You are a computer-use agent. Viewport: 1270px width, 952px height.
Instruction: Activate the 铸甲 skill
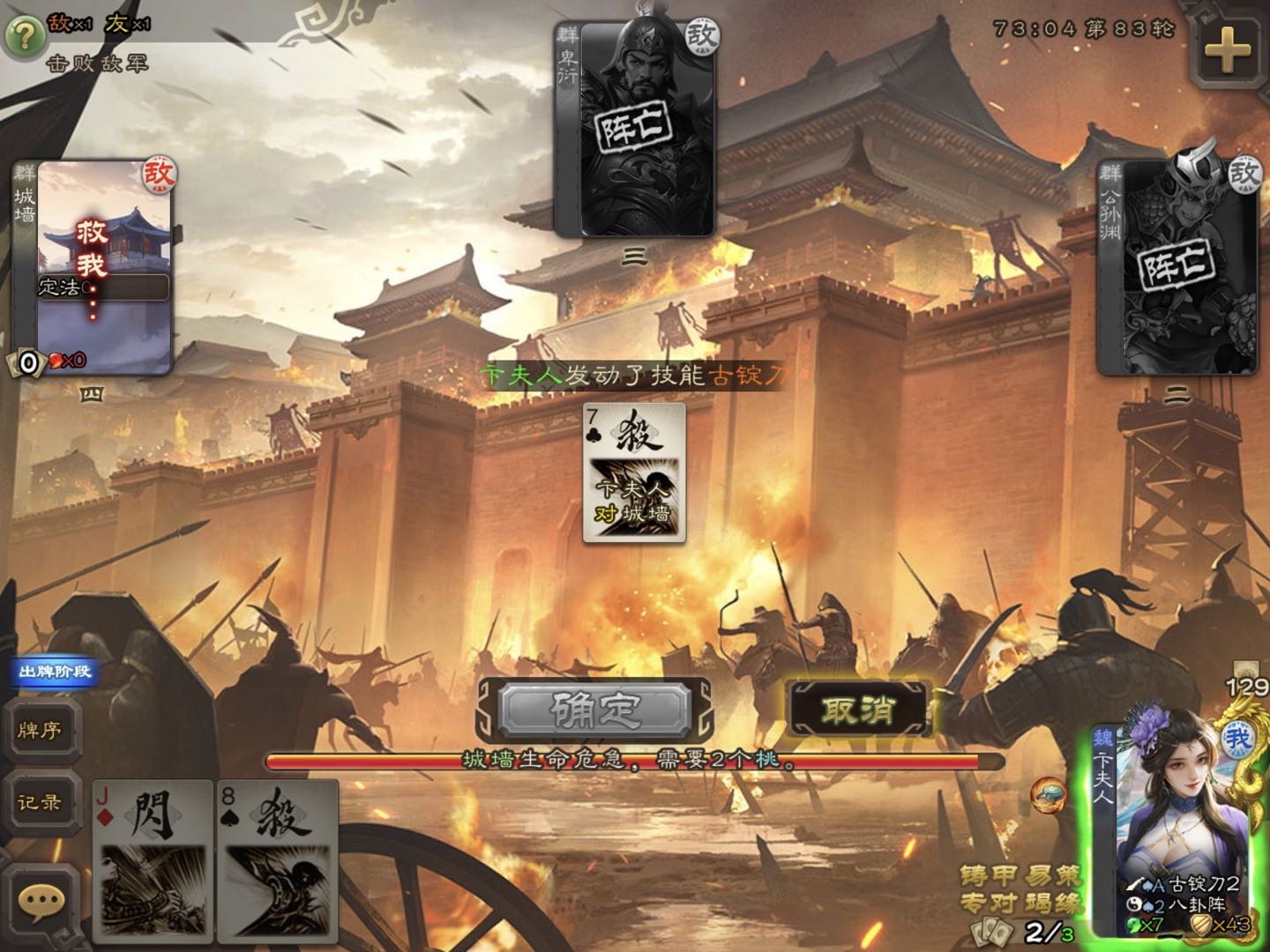pos(986,875)
